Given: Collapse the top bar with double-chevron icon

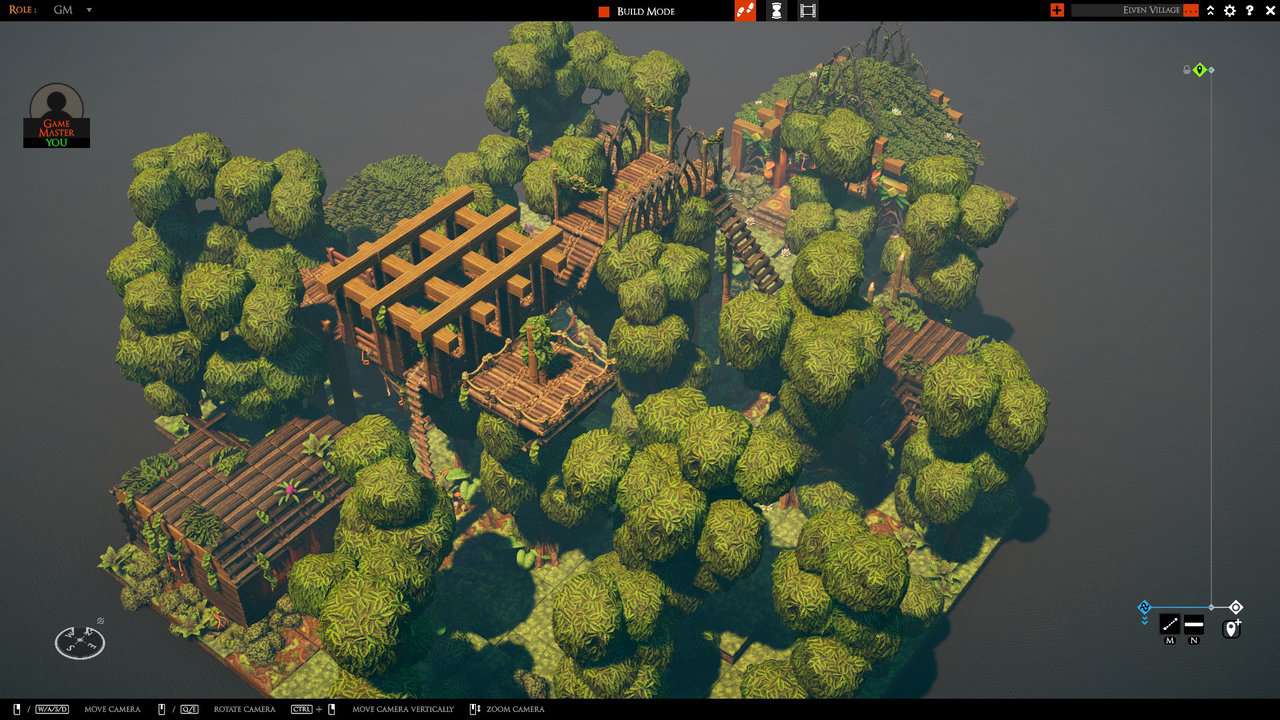Looking at the screenshot, I should coord(1210,10).
